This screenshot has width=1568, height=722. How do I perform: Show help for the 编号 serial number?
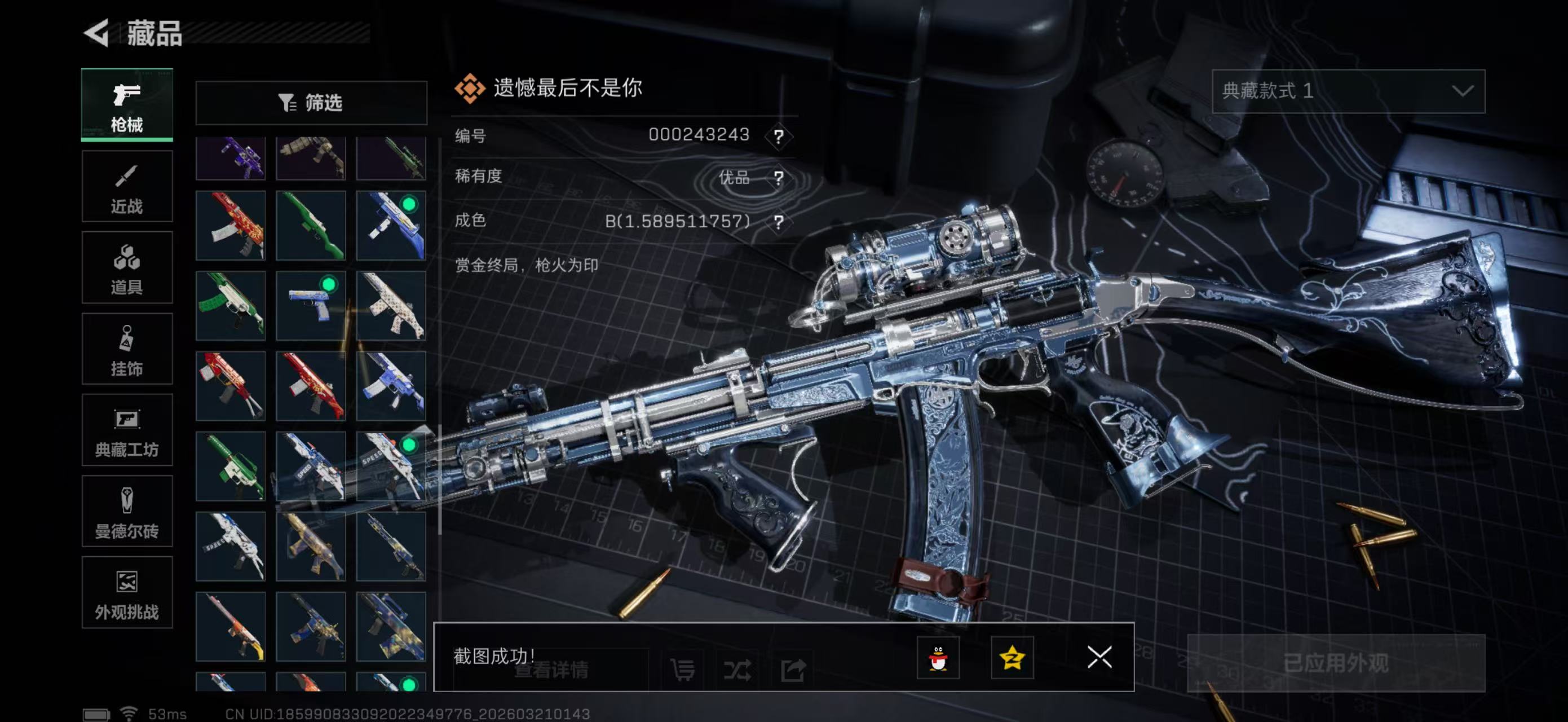click(x=778, y=136)
